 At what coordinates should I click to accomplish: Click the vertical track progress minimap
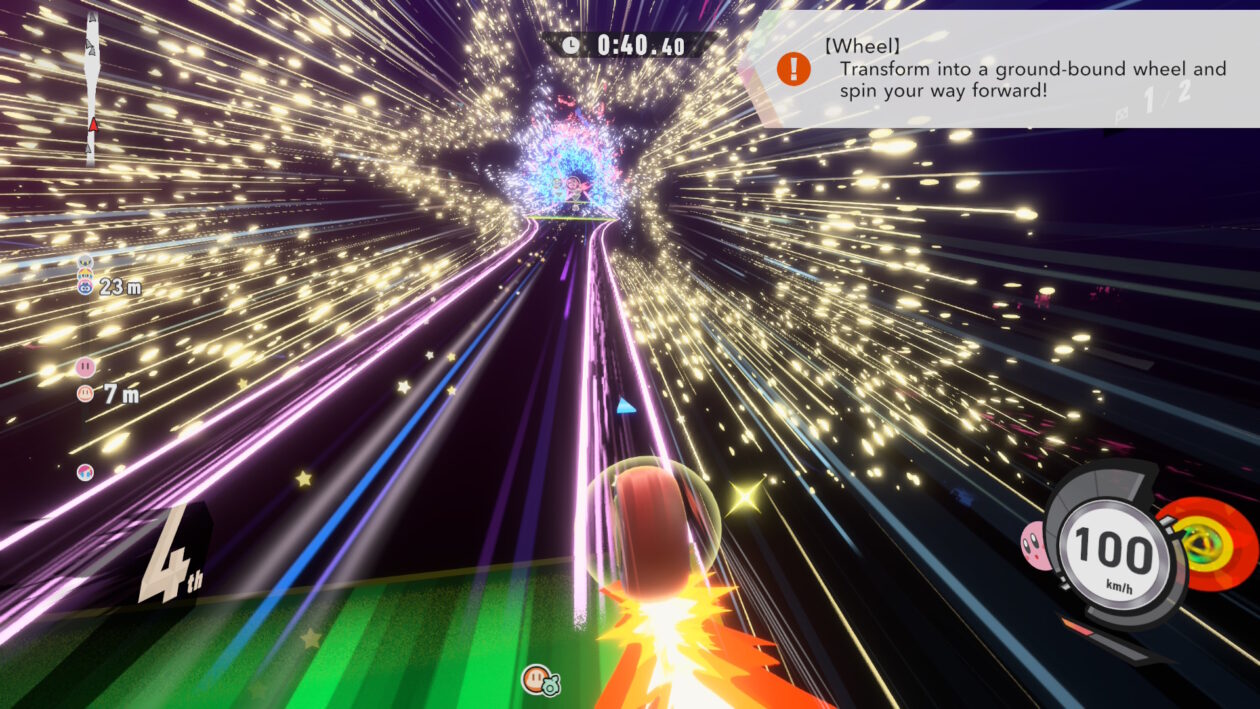92,88
